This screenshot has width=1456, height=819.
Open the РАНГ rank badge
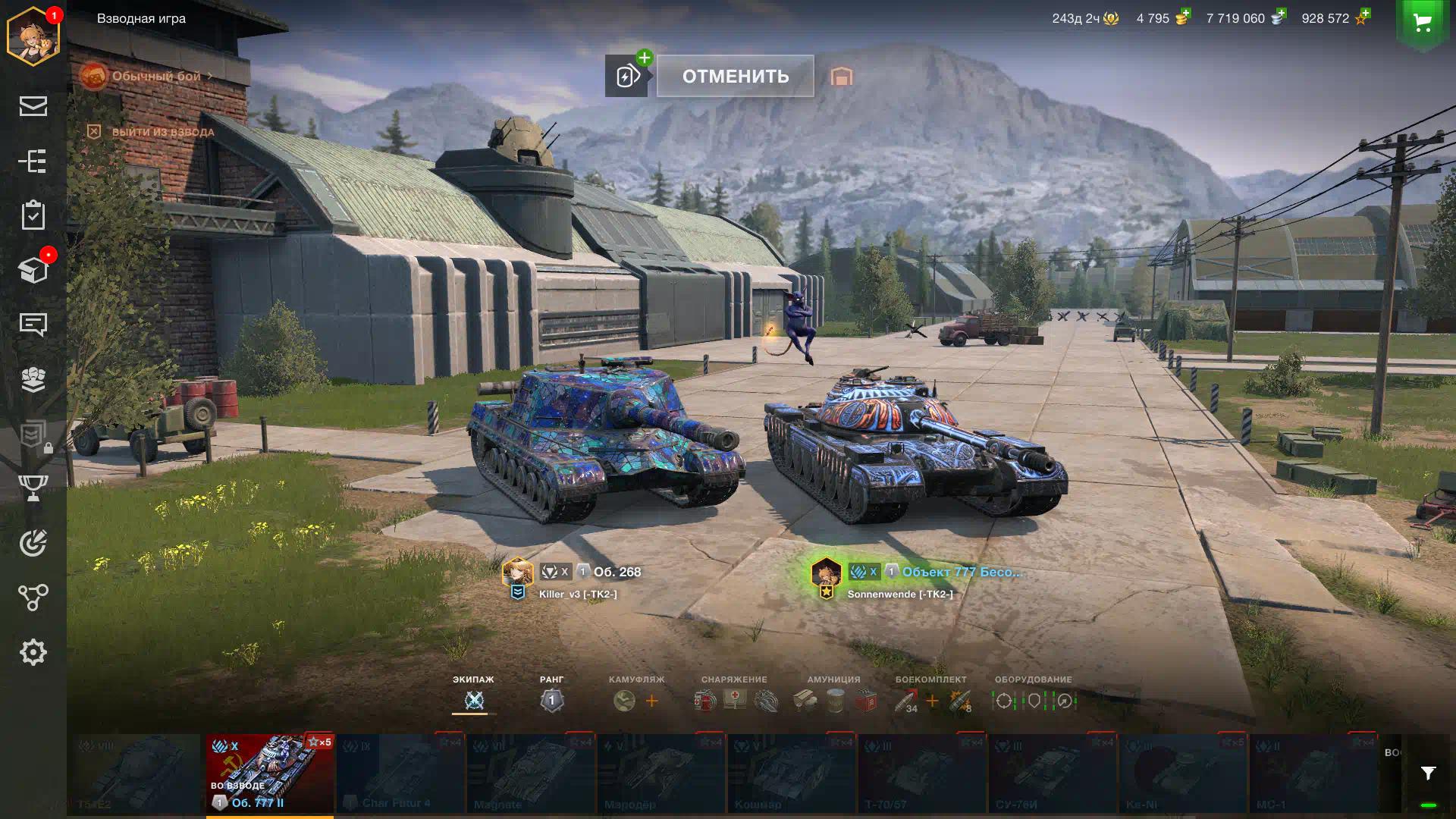pos(552,700)
